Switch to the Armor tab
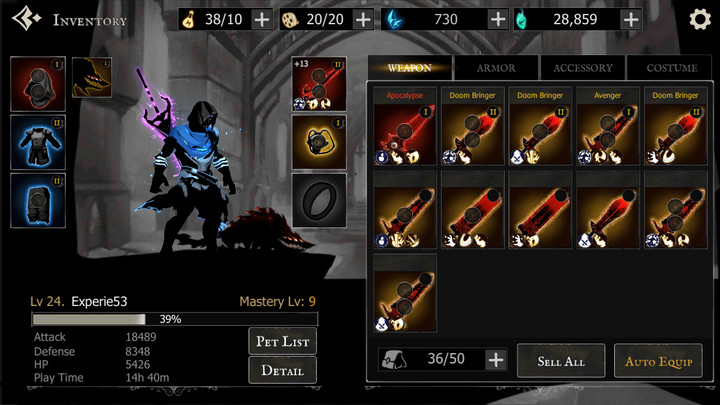The width and height of the screenshot is (720, 405). click(496, 68)
